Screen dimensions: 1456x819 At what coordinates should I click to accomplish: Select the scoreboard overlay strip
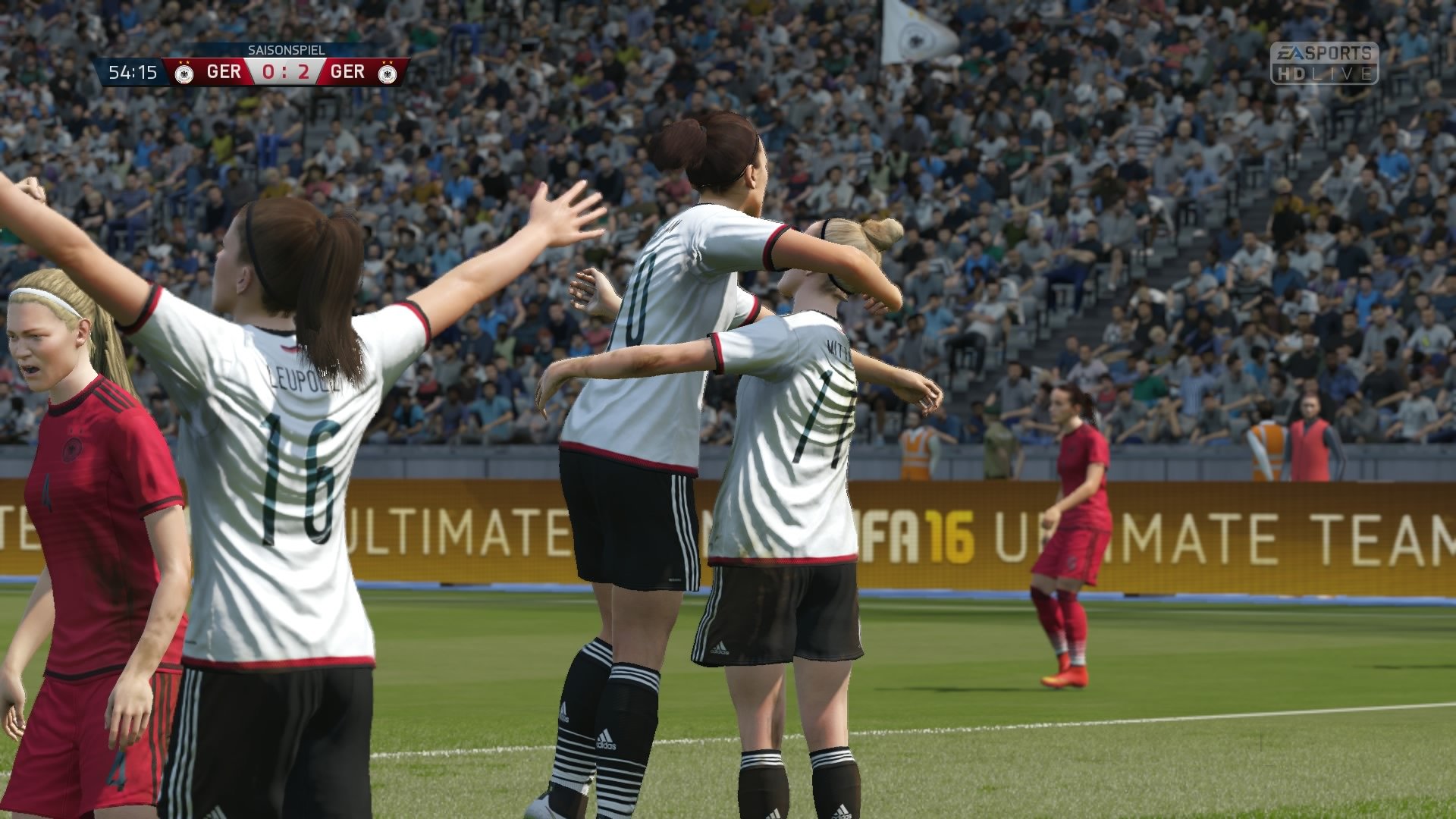click(250, 72)
